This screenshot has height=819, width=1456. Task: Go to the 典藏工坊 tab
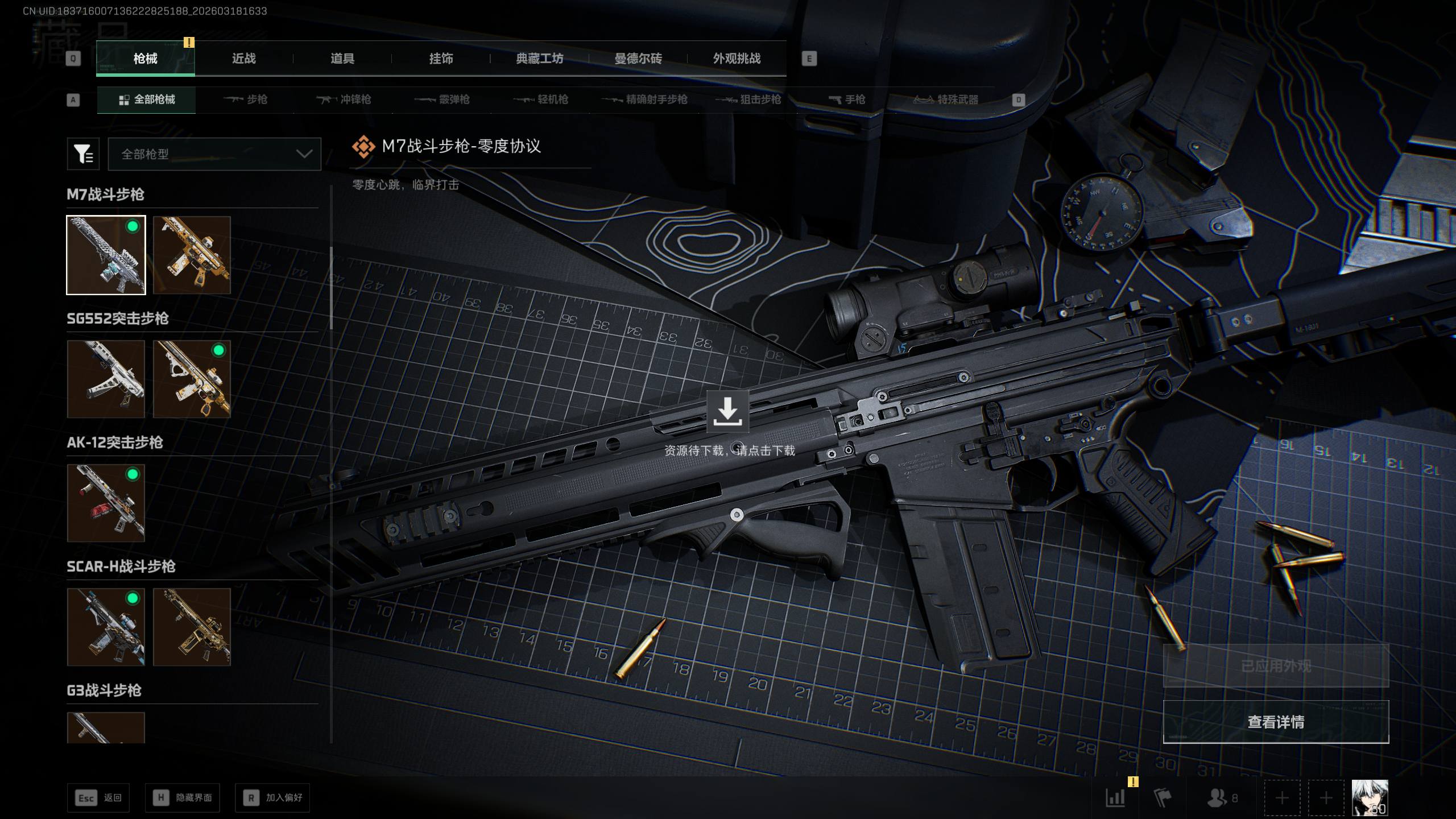tap(539, 59)
